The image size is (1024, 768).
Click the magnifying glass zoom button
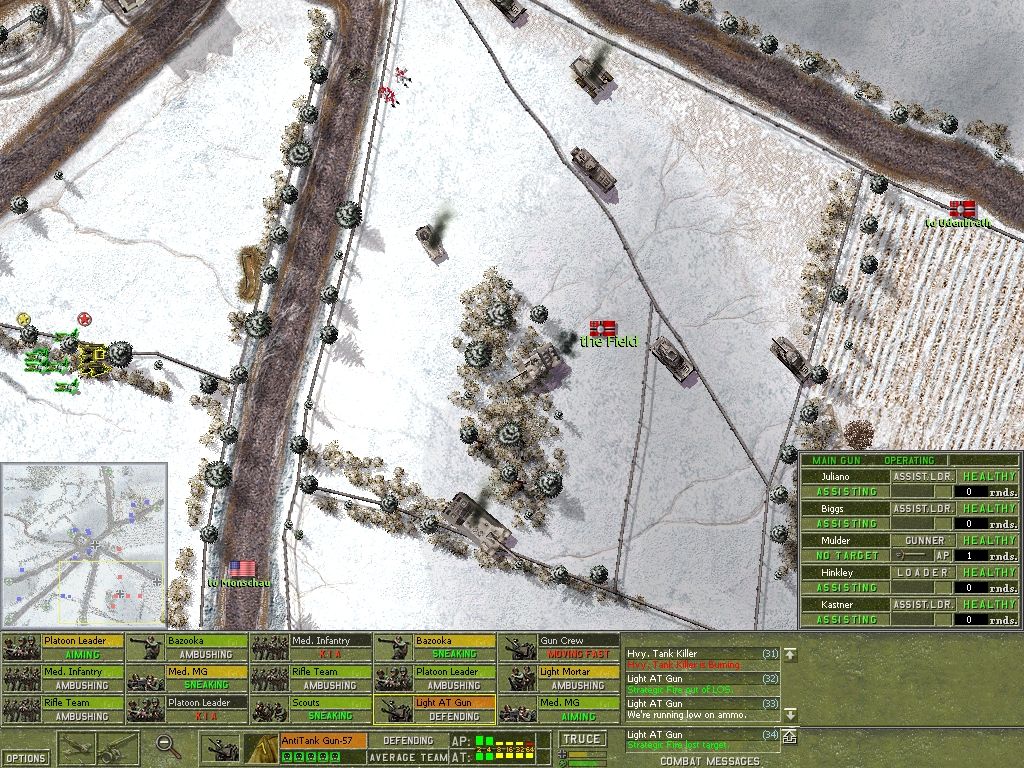[167, 745]
